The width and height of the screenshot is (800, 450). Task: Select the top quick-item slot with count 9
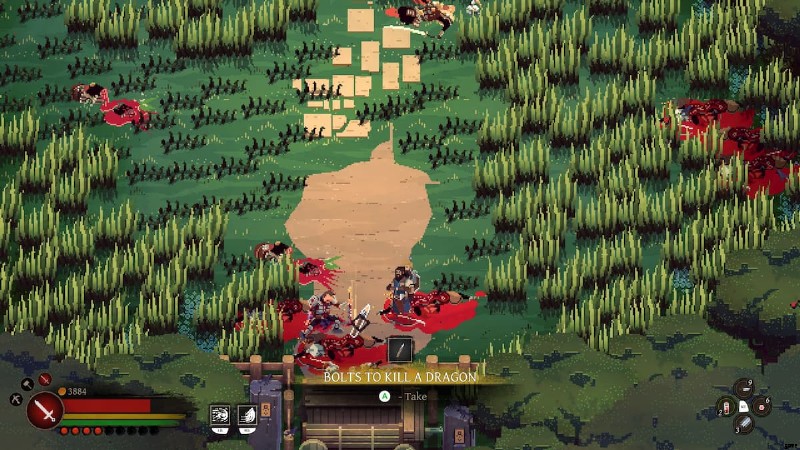click(744, 388)
